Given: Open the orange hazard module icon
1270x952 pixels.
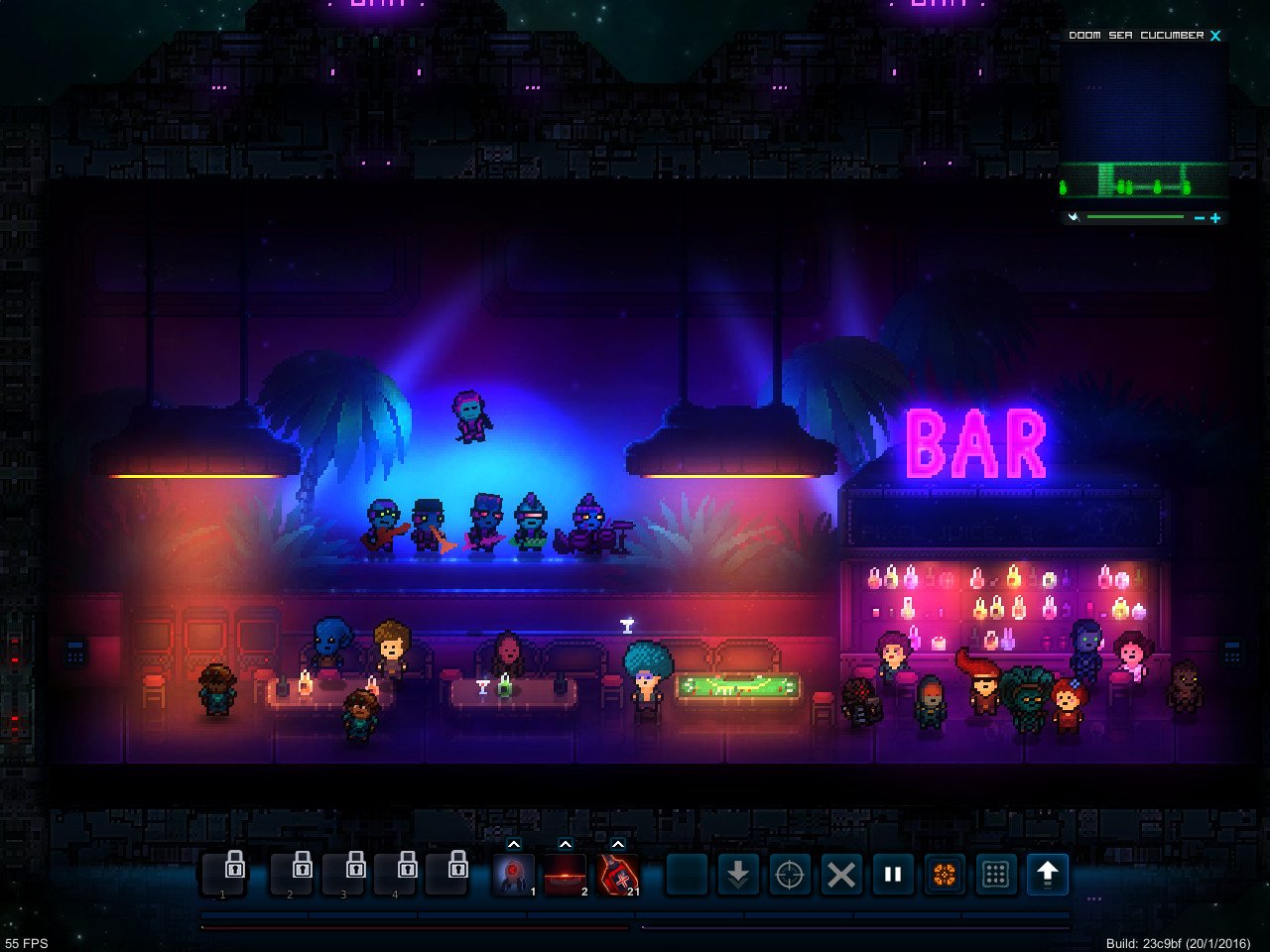Looking at the screenshot, I should coord(945,874).
